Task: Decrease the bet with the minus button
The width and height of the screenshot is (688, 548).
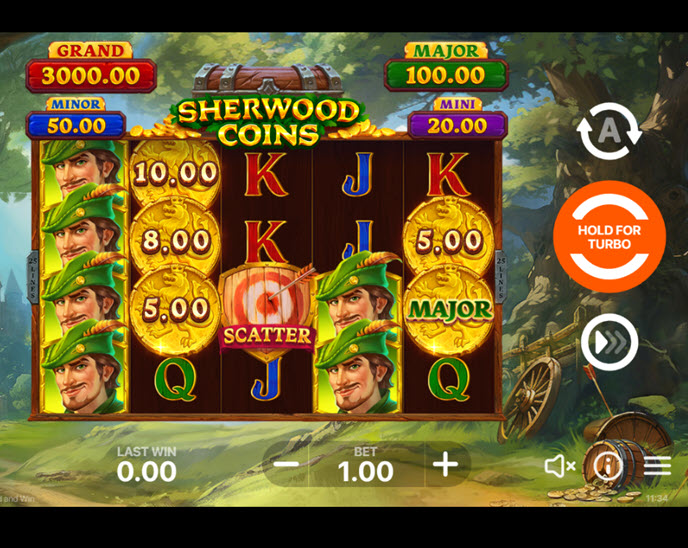Action: (286, 464)
